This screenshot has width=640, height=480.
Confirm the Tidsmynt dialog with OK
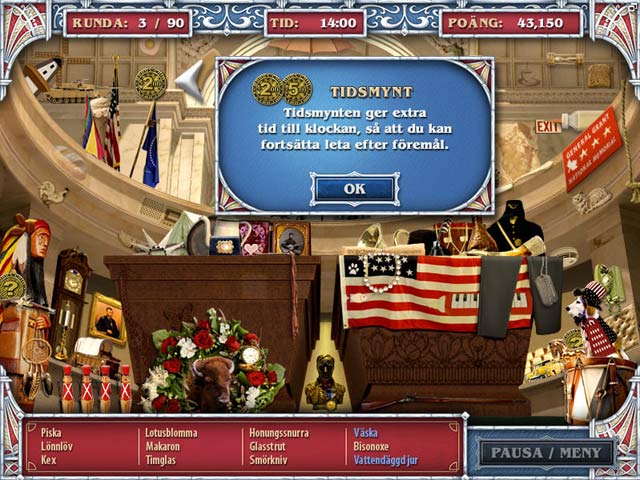pos(354,188)
